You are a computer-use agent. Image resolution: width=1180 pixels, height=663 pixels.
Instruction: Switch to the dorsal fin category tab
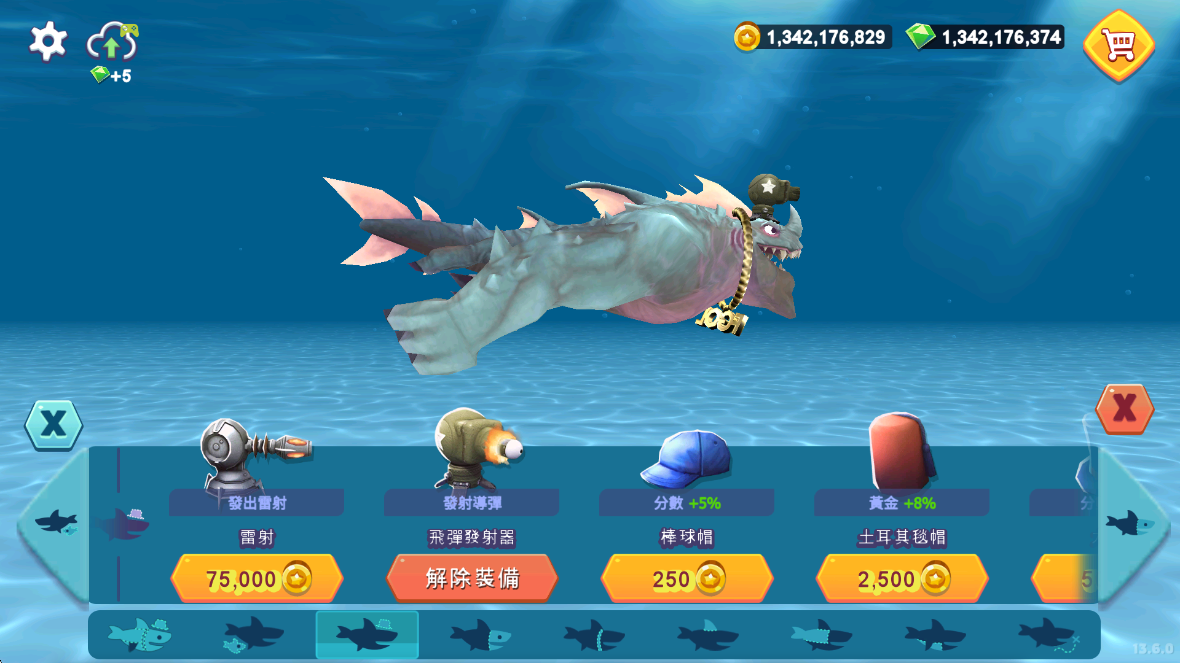click(708, 634)
